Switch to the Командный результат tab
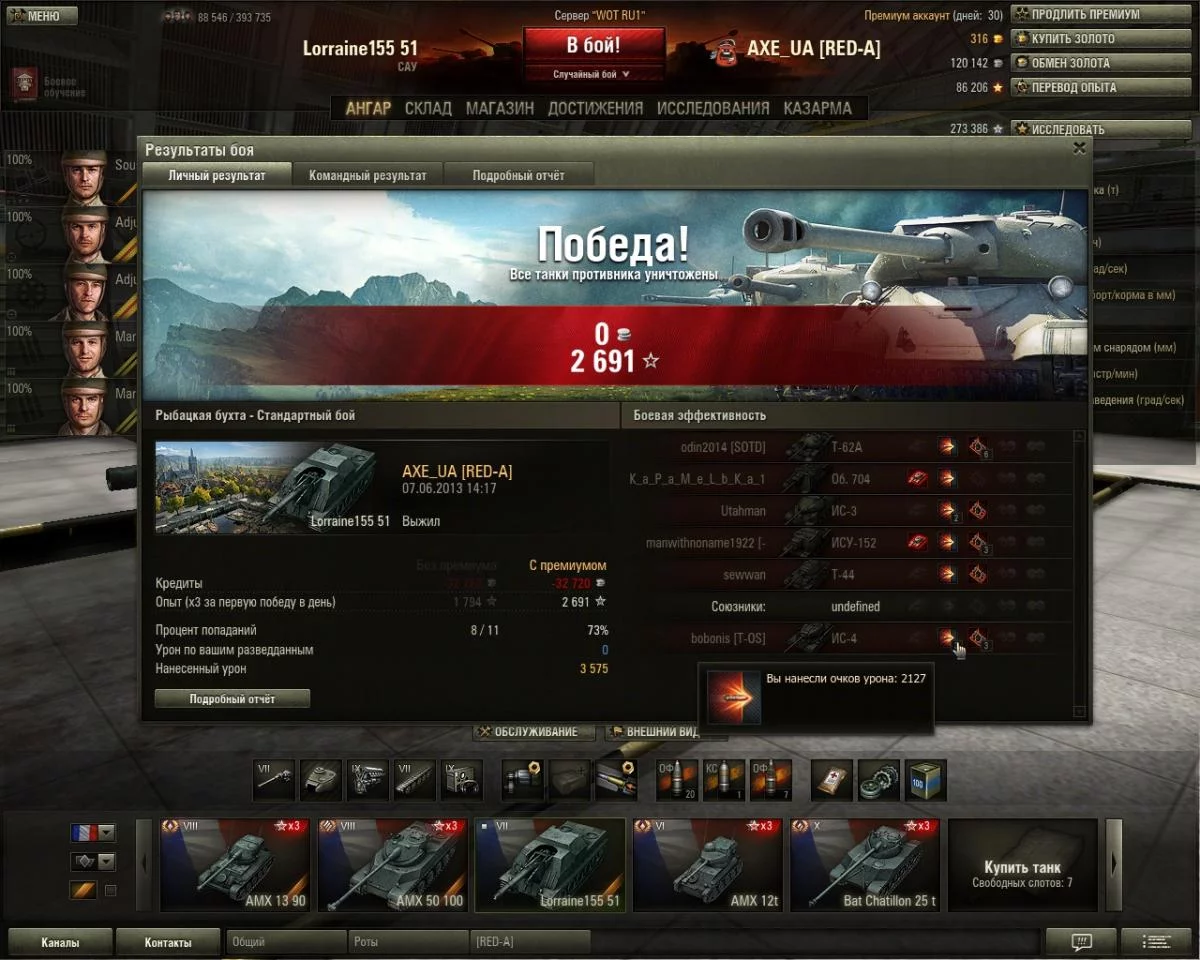 368,175
